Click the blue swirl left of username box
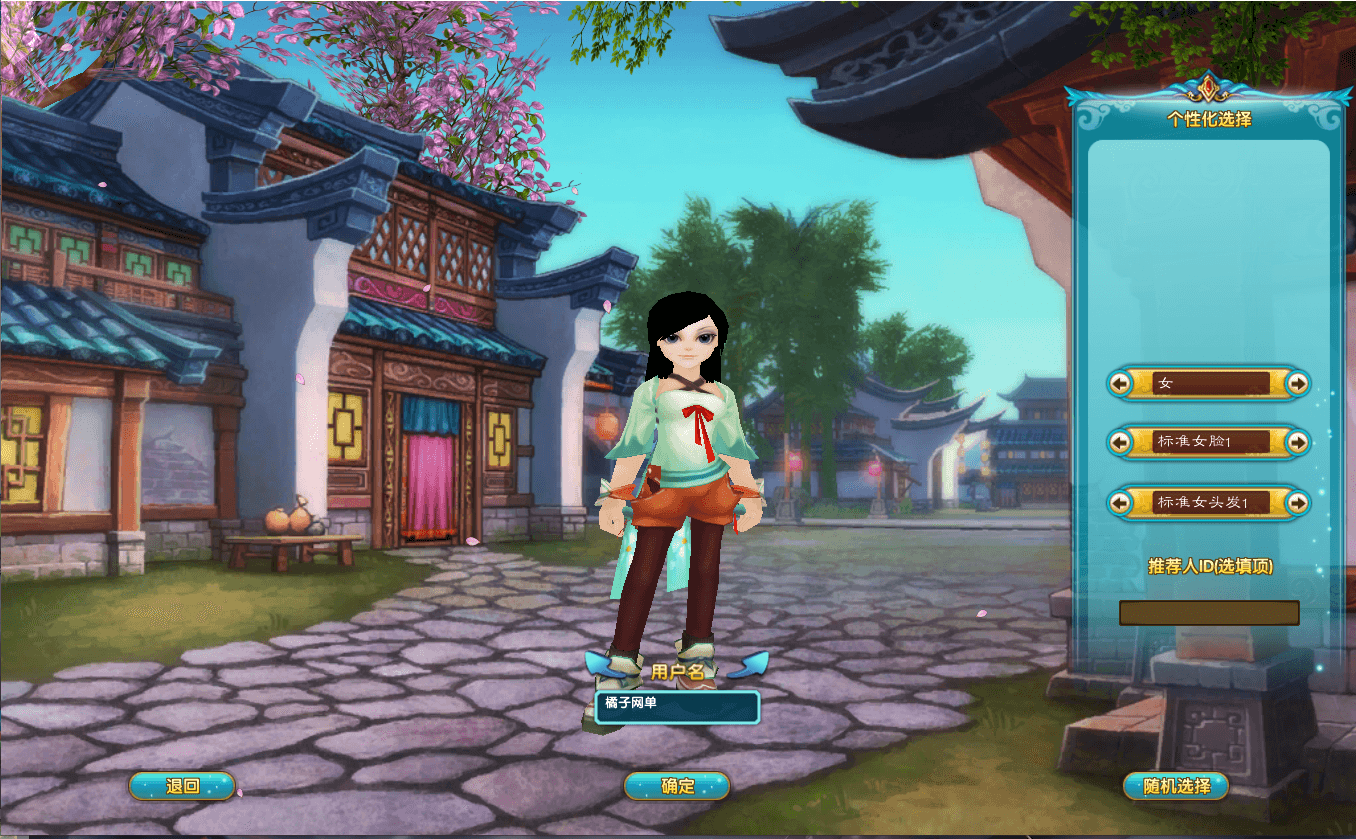Viewport: 1356px width, 839px height. (x=598, y=667)
